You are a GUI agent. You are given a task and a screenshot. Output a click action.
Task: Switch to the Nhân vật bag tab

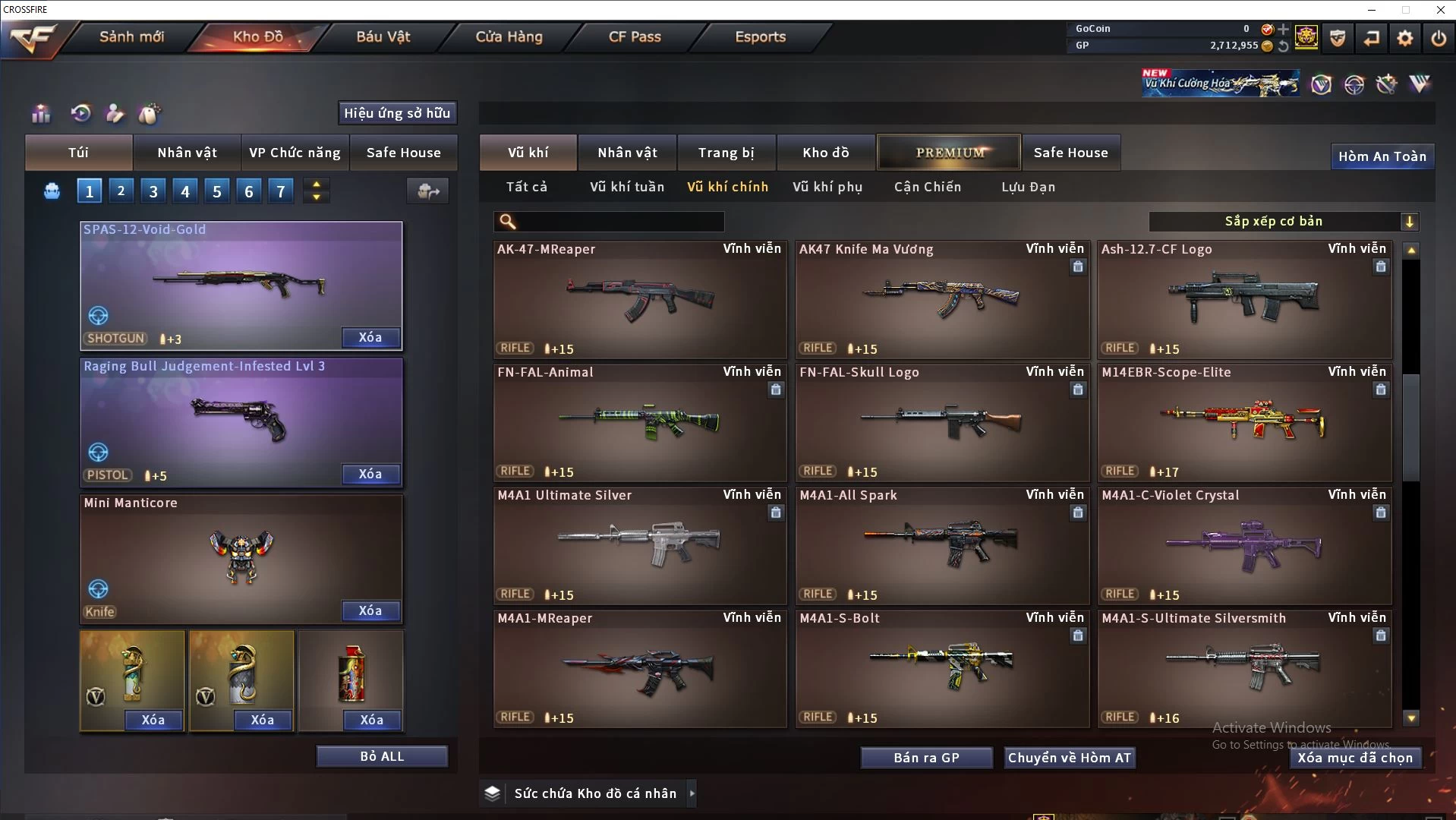[187, 153]
